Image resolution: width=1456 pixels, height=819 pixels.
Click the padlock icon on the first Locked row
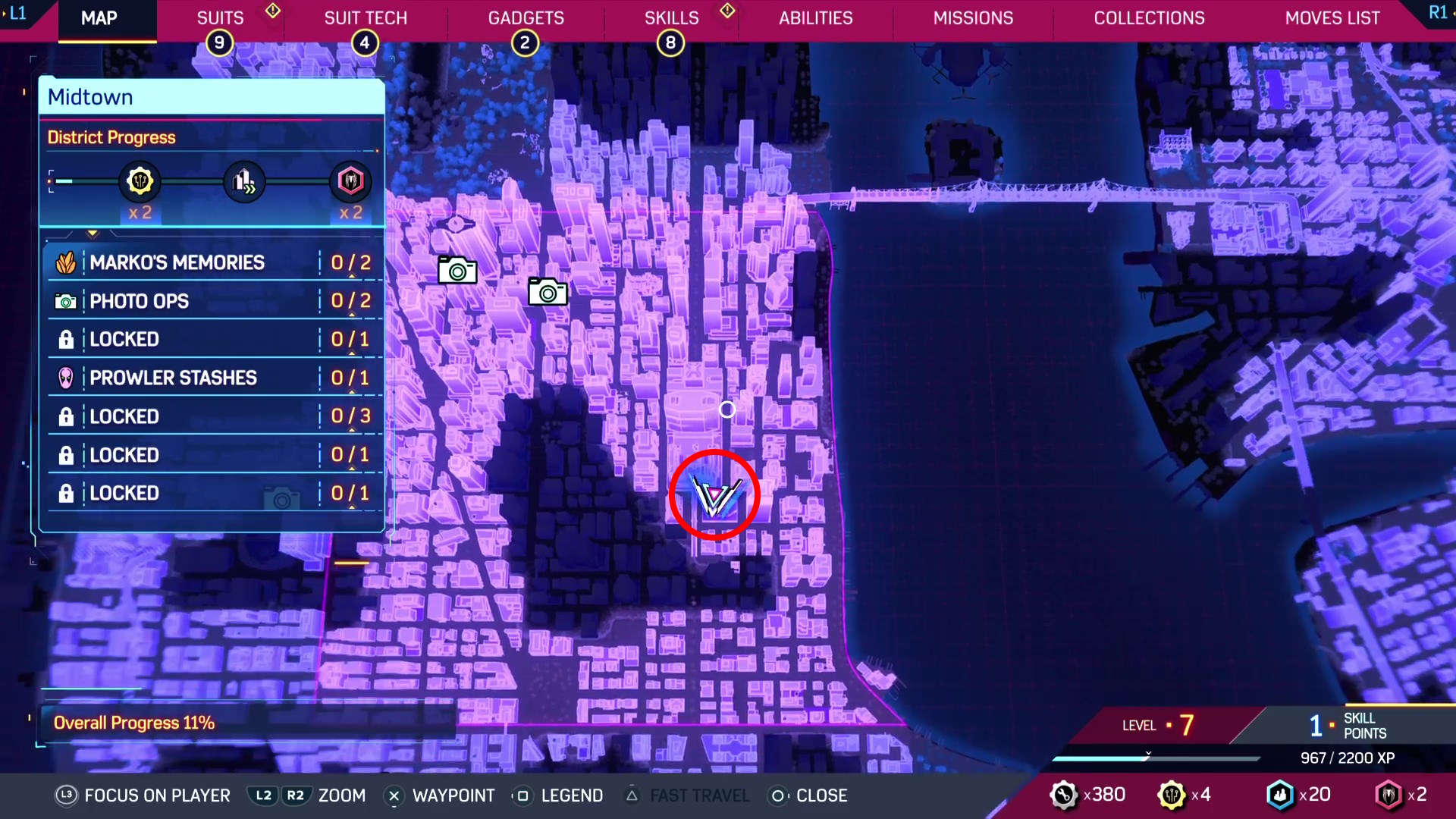coord(66,339)
